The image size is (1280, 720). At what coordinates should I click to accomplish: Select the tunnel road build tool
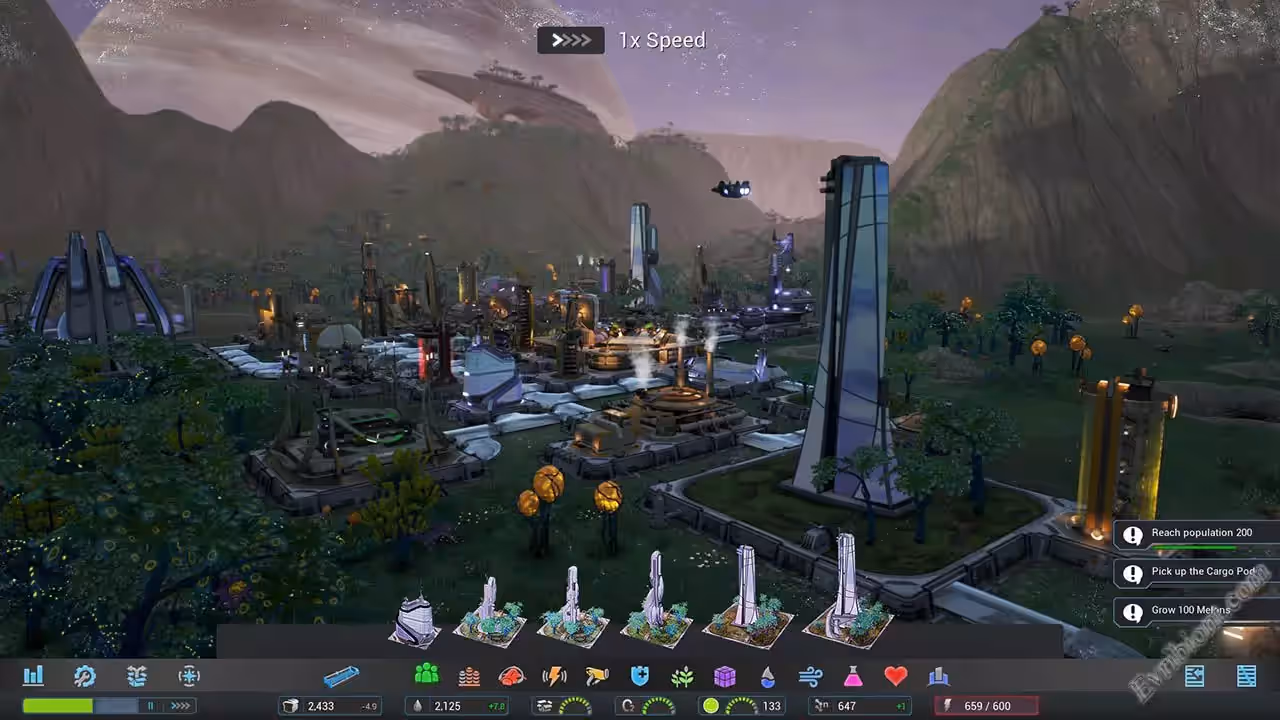click(x=341, y=677)
